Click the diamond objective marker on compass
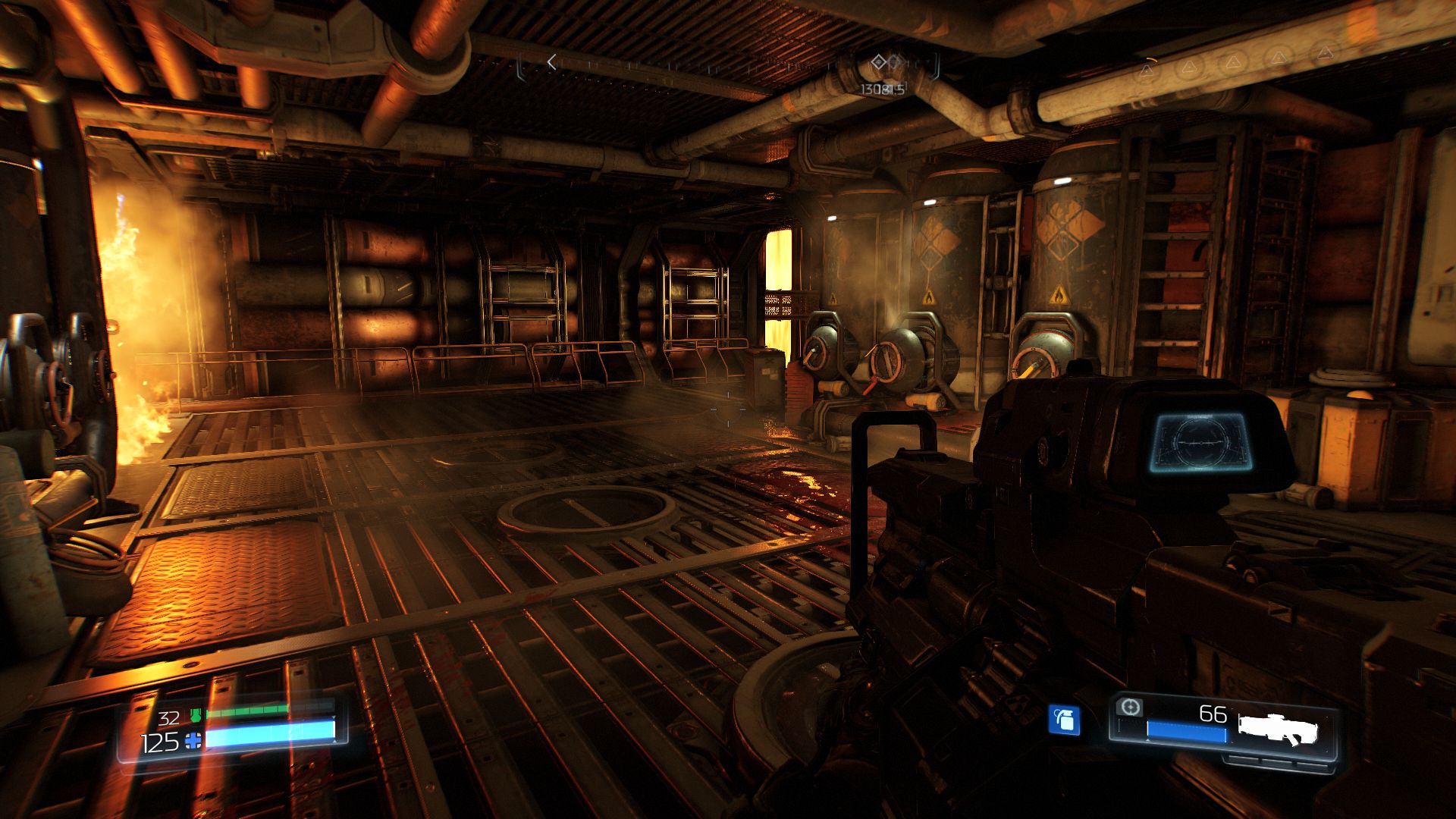Image resolution: width=1456 pixels, height=819 pixels. (x=878, y=62)
